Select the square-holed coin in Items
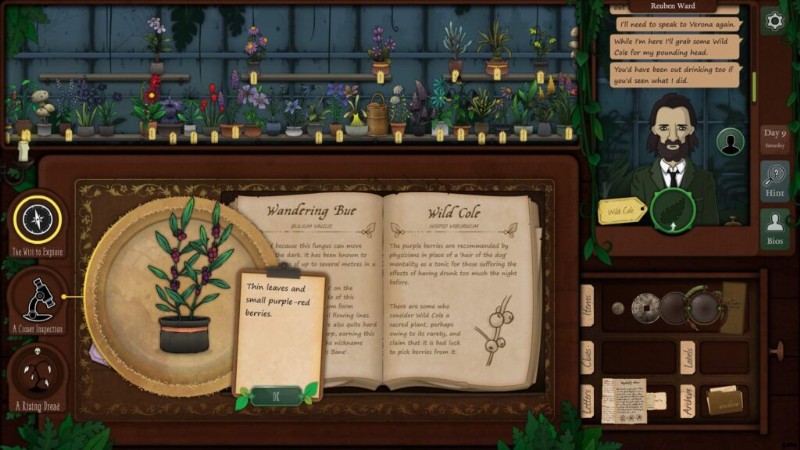Image resolution: width=800 pixels, height=450 pixels. [x=645, y=306]
